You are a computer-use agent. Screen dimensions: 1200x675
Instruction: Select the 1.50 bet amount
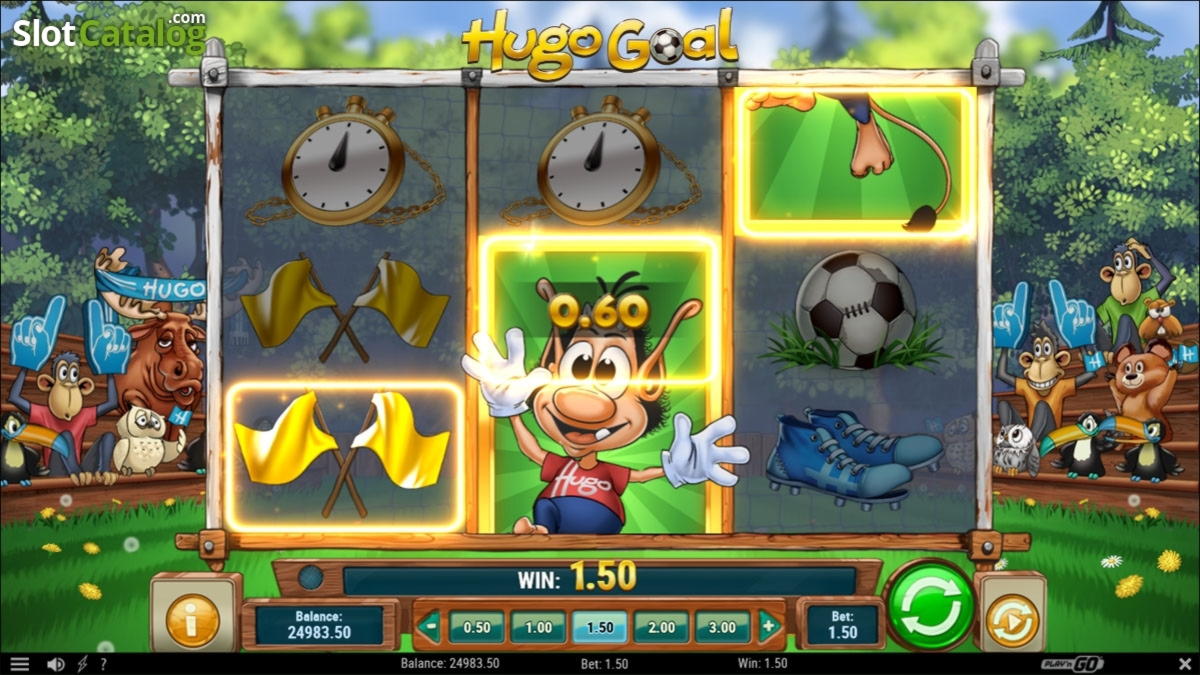pos(600,627)
